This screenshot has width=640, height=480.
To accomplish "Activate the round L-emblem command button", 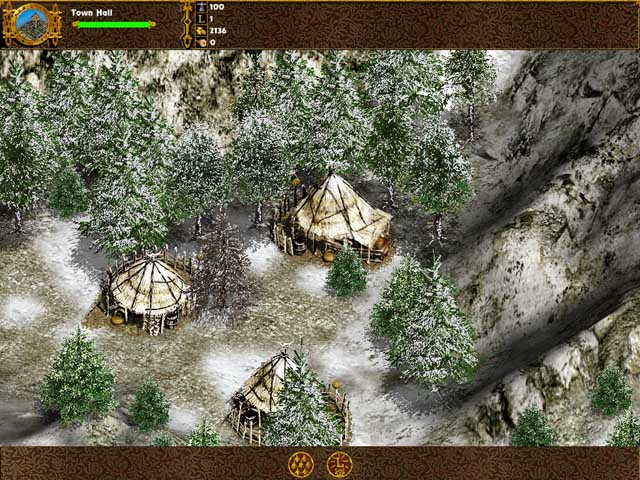I will 338,463.
